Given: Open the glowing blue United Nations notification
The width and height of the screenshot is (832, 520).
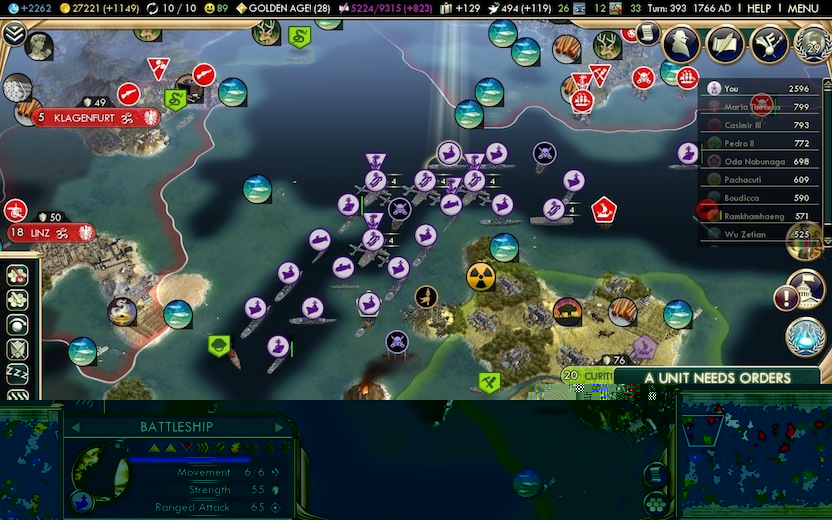Looking at the screenshot, I should (x=804, y=336).
